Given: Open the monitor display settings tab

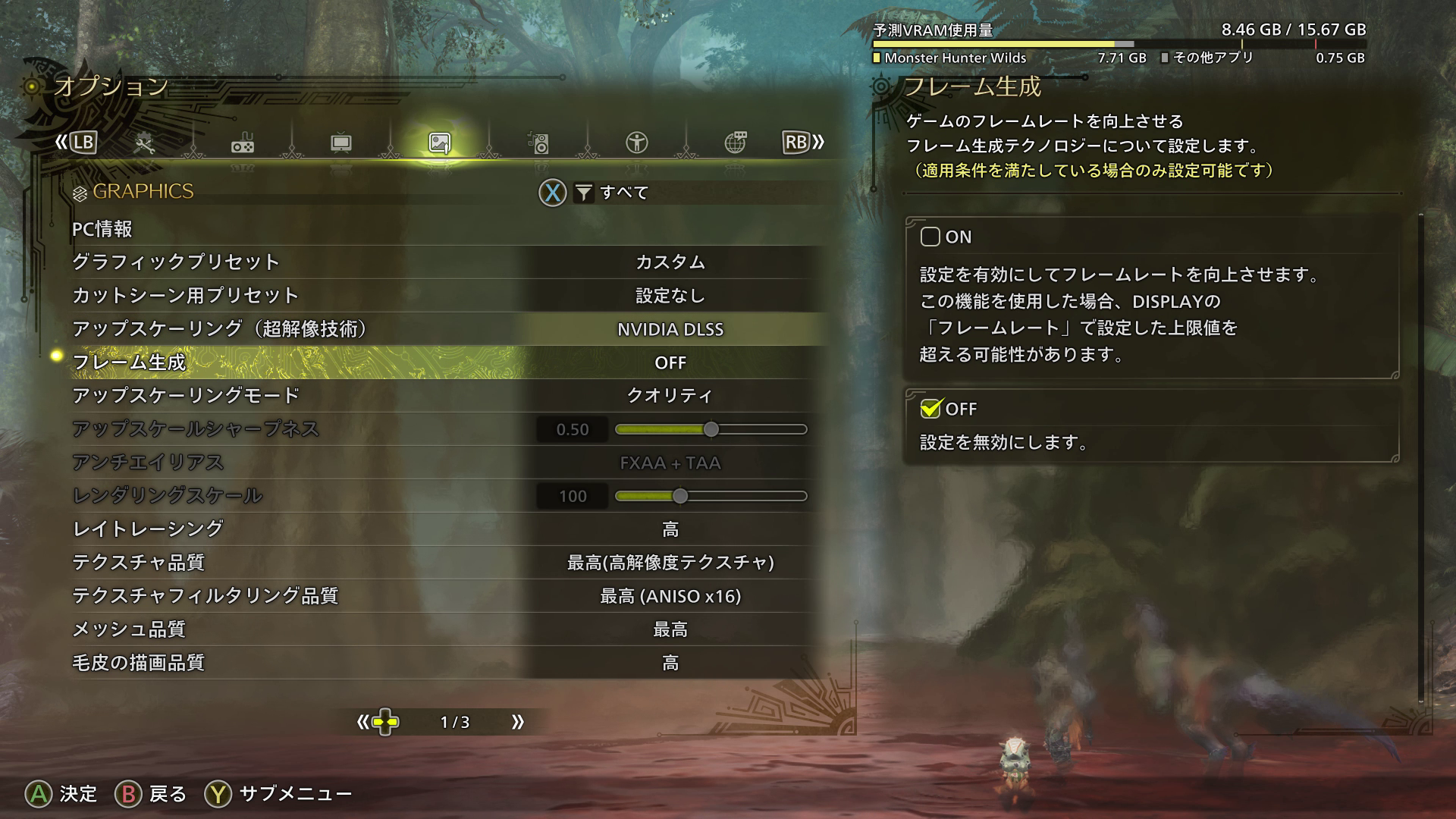Looking at the screenshot, I should [x=341, y=143].
